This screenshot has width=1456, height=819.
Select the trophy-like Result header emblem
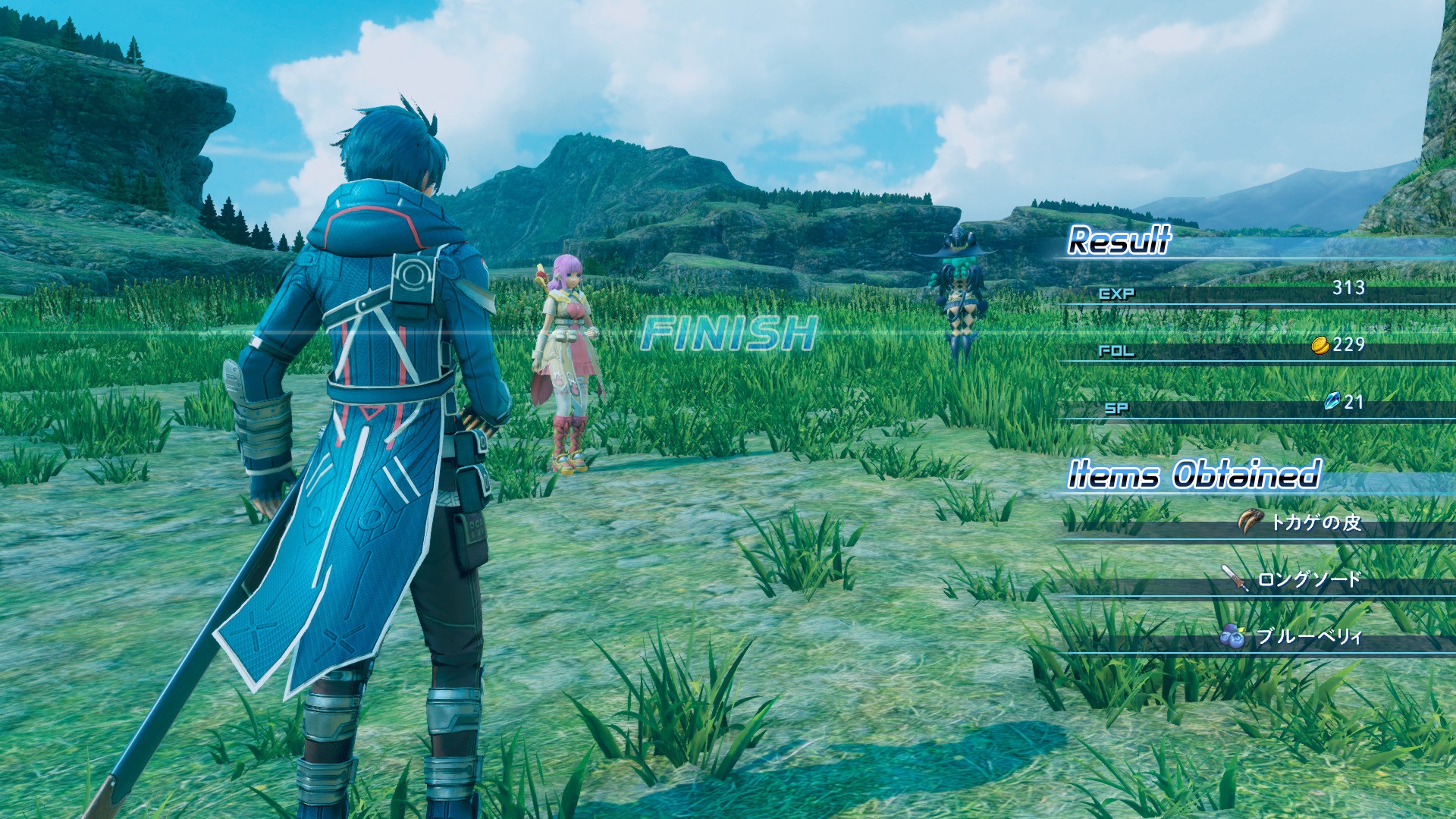click(1119, 244)
